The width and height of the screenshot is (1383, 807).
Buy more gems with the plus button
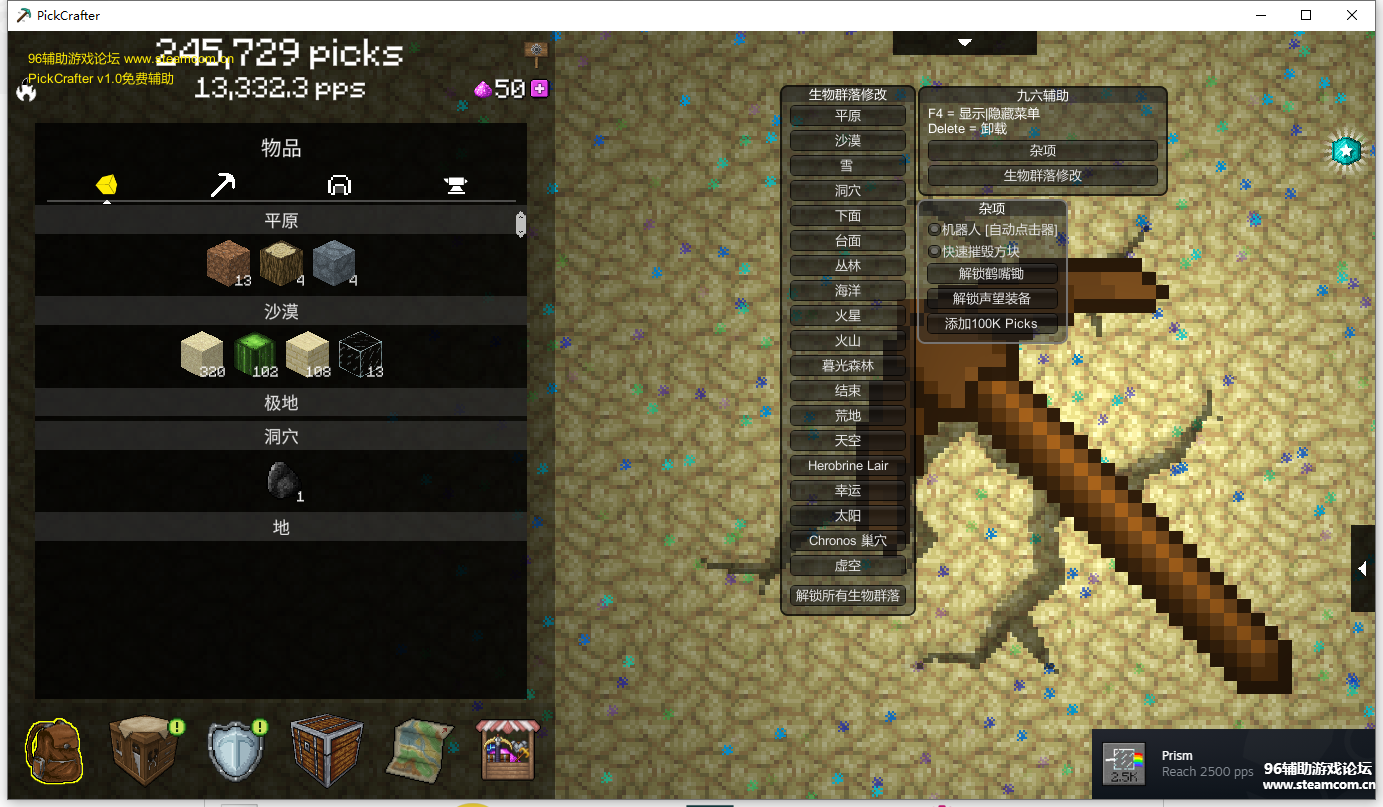(x=540, y=89)
